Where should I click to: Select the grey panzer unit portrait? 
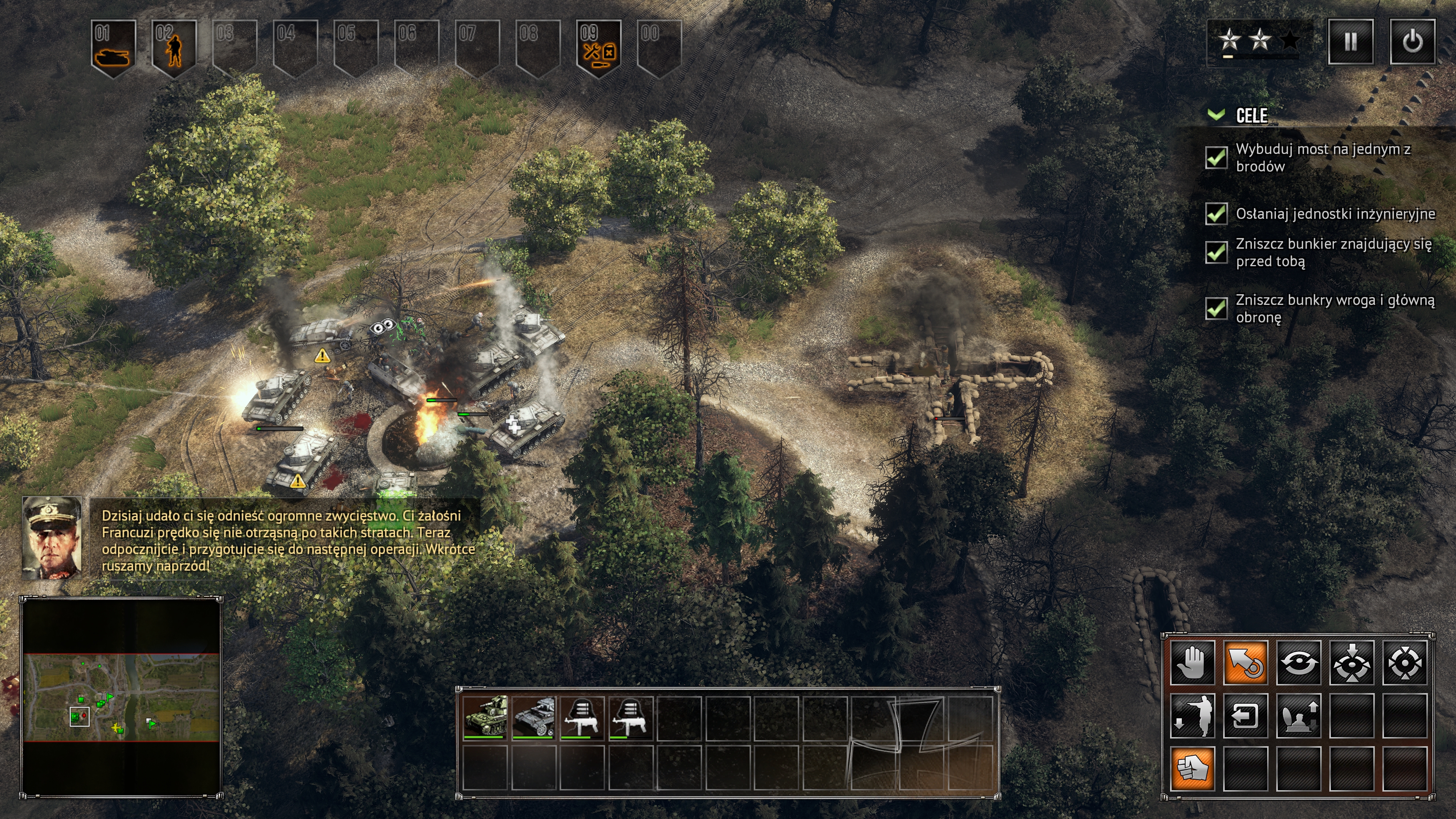533,717
